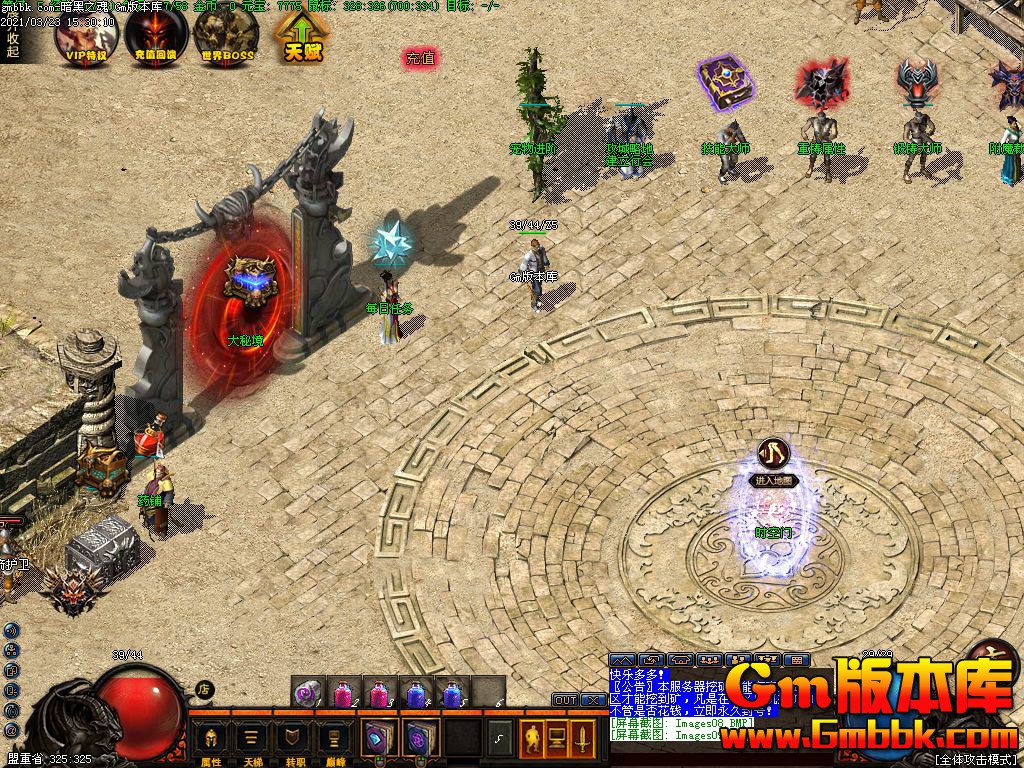Use the blue potion in hotbar slot 4
1024x768 pixels.
point(415,691)
